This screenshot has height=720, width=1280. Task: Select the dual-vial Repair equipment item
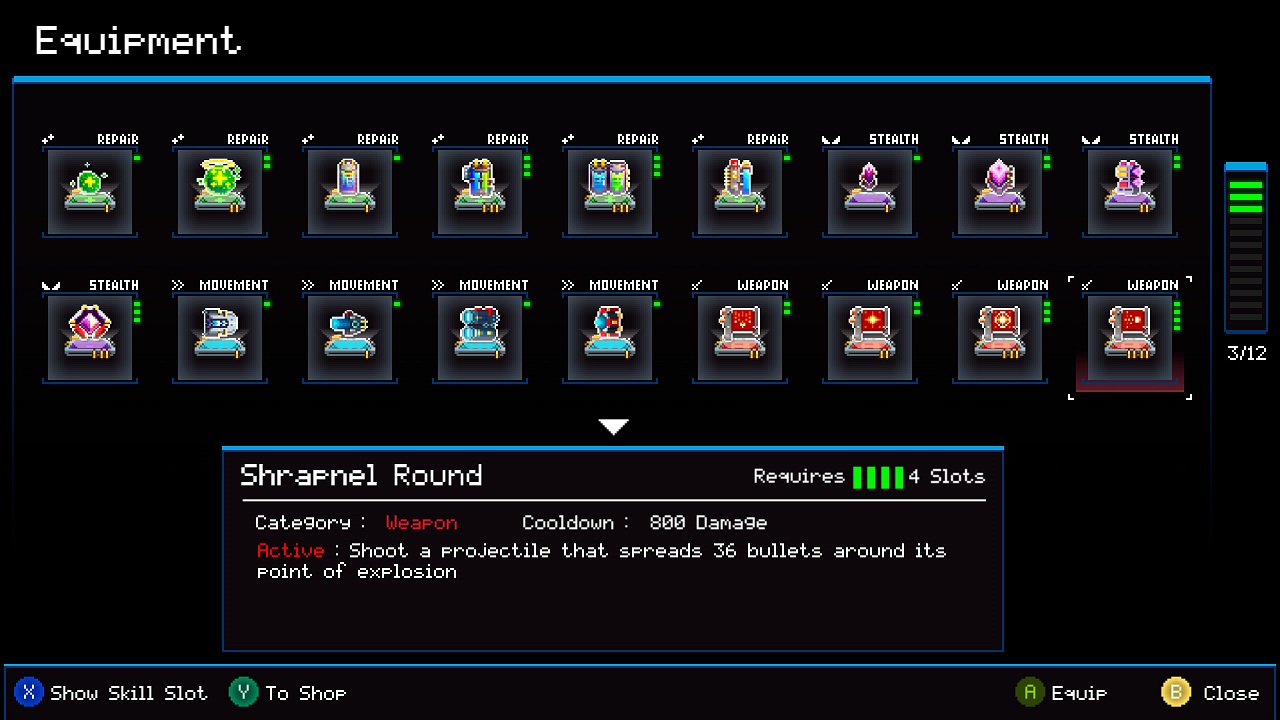coord(610,191)
